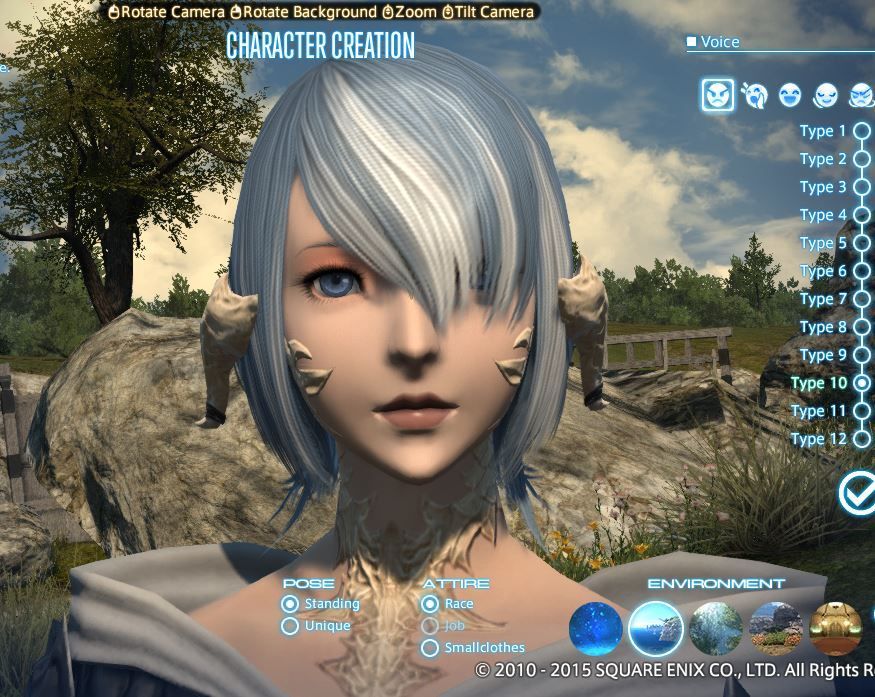Switch to the rocky garden environment
The height and width of the screenshot is (697, 875).
tap(776, 628)
